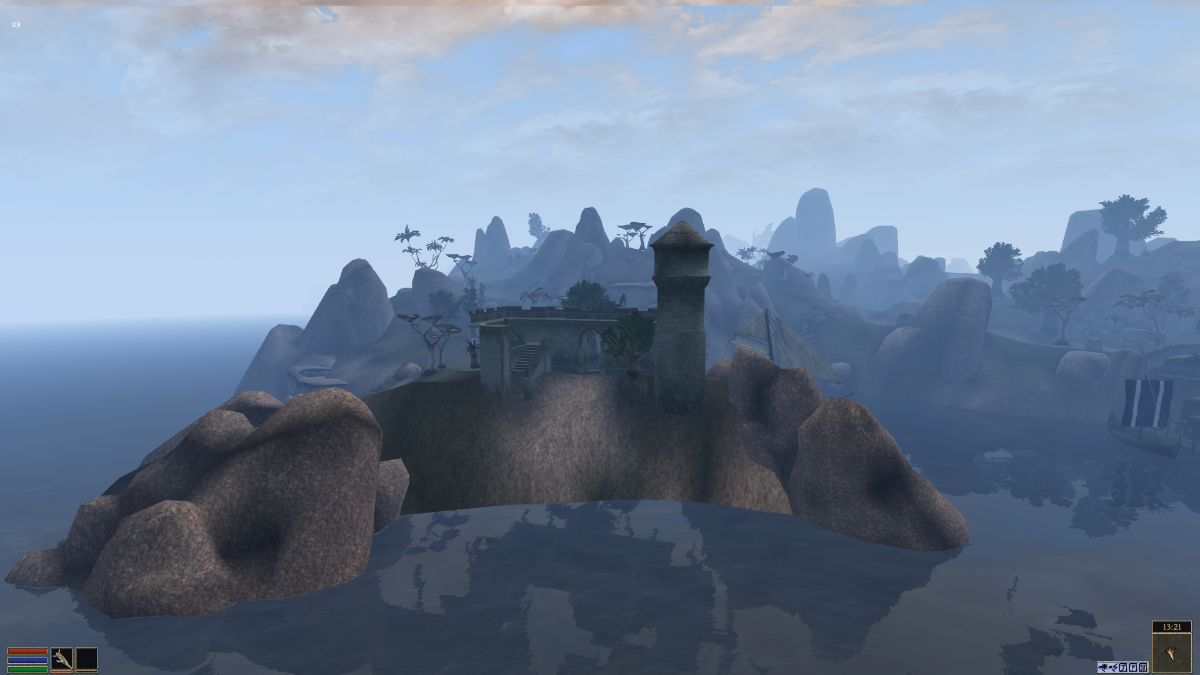Click the equipped weapon icon
The width and height of the screenshot is (1200, 675).
click(x=62, y=658)
